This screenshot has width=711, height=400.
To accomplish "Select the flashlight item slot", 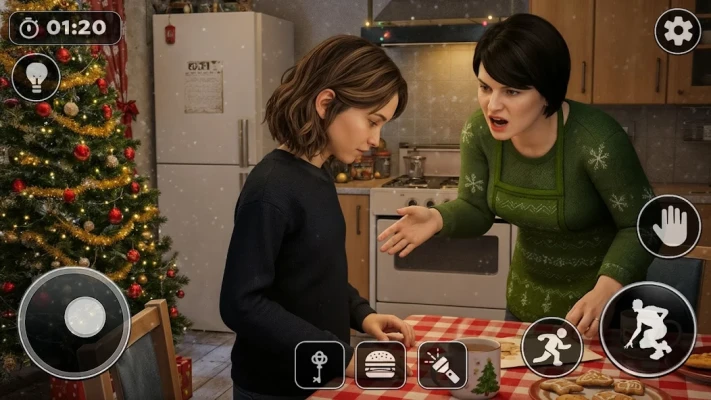I will coord(442,364).
